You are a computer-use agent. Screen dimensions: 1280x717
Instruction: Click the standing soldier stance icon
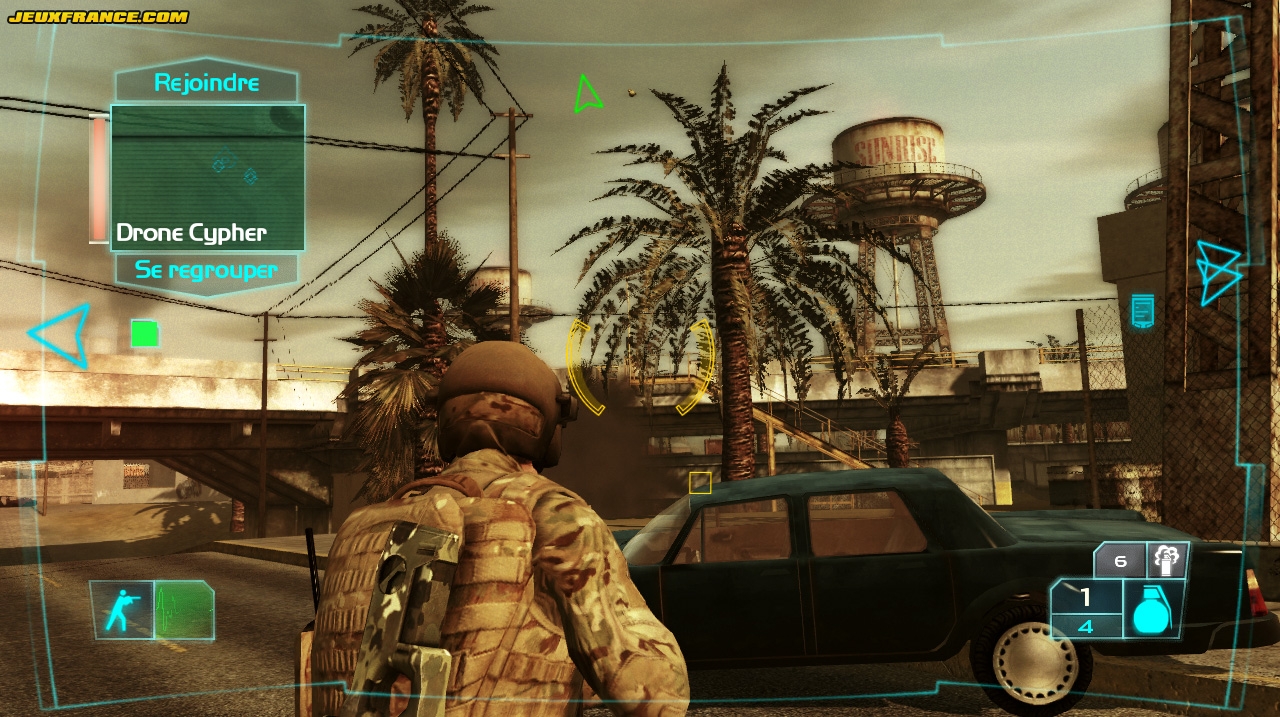tap(122, 609)
